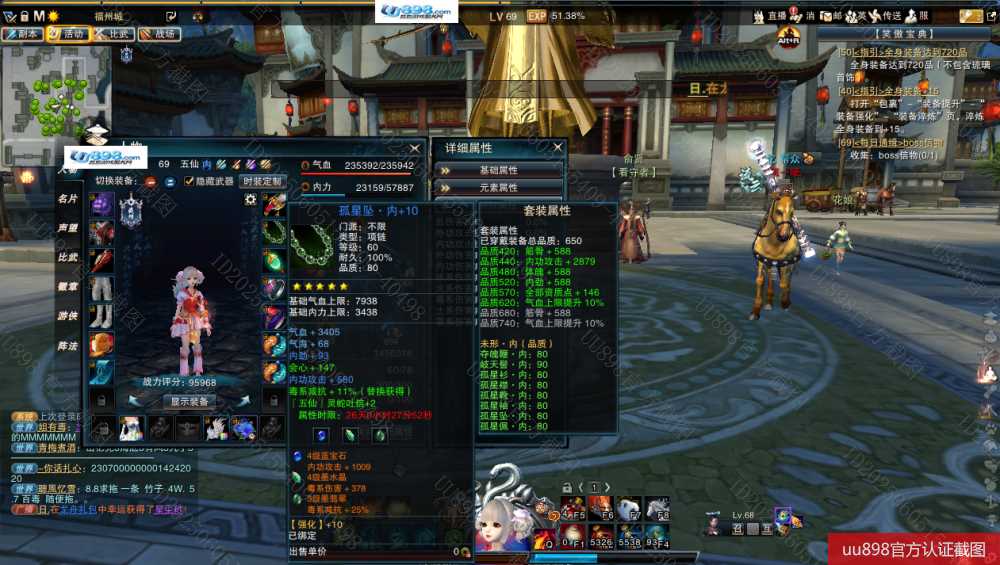This screenshot has width=1000, height=565.
Task: Close the character equipment window
Action: point(414,148)
